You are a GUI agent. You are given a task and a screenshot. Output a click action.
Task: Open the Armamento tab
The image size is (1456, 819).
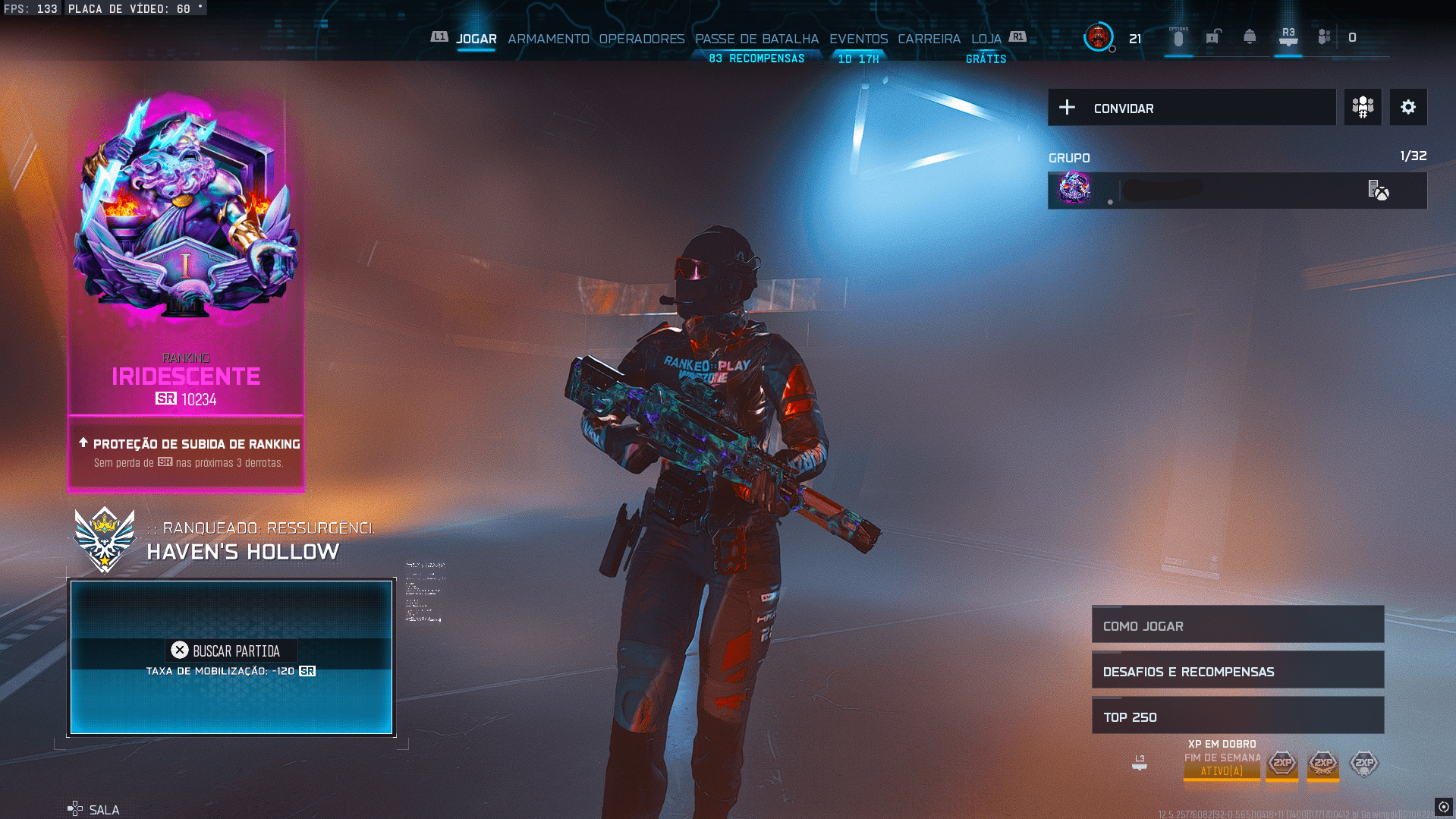(548, 39)
